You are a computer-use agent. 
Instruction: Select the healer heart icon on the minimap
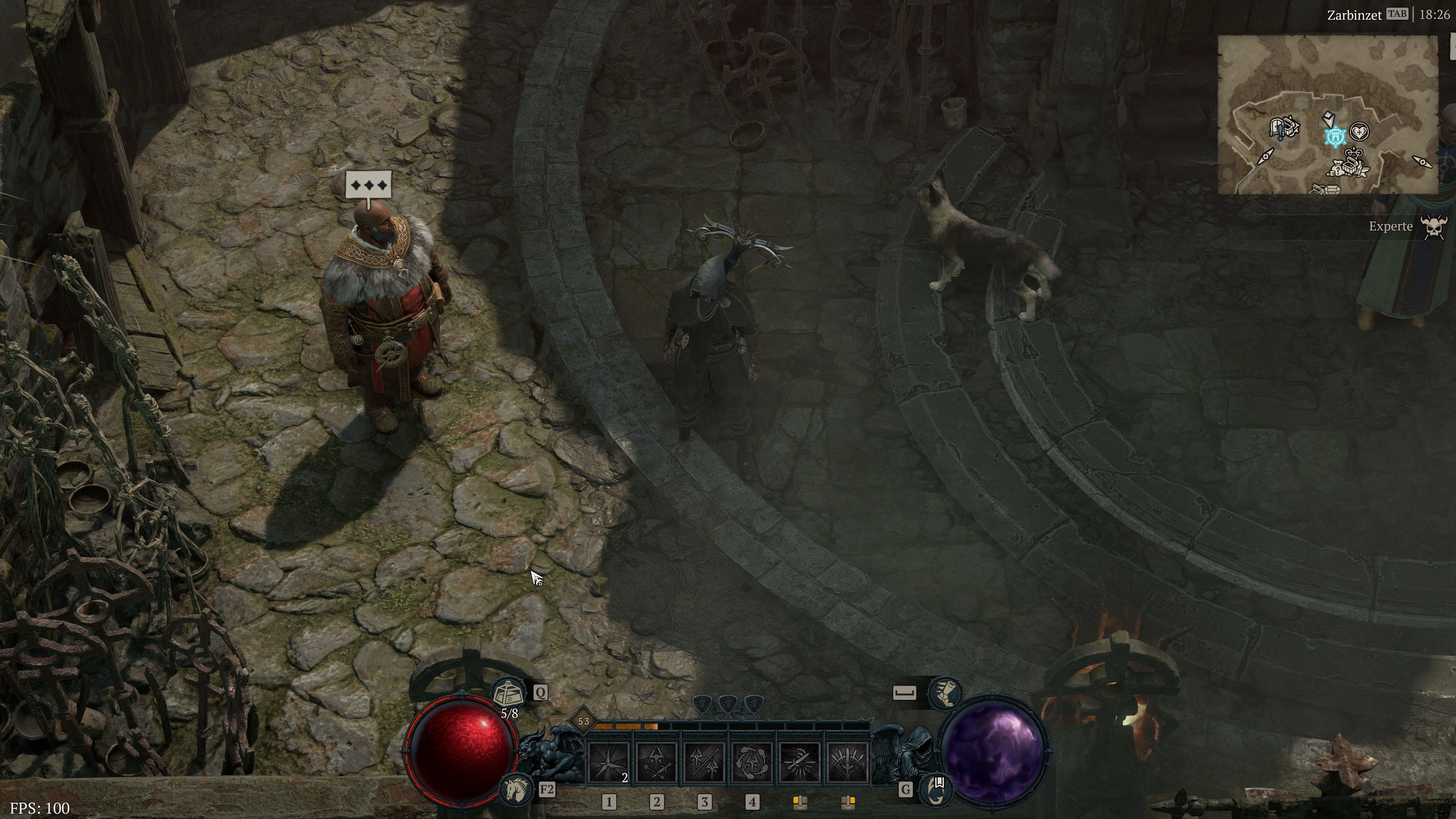pyautogui.click(x=1360, y=133)
